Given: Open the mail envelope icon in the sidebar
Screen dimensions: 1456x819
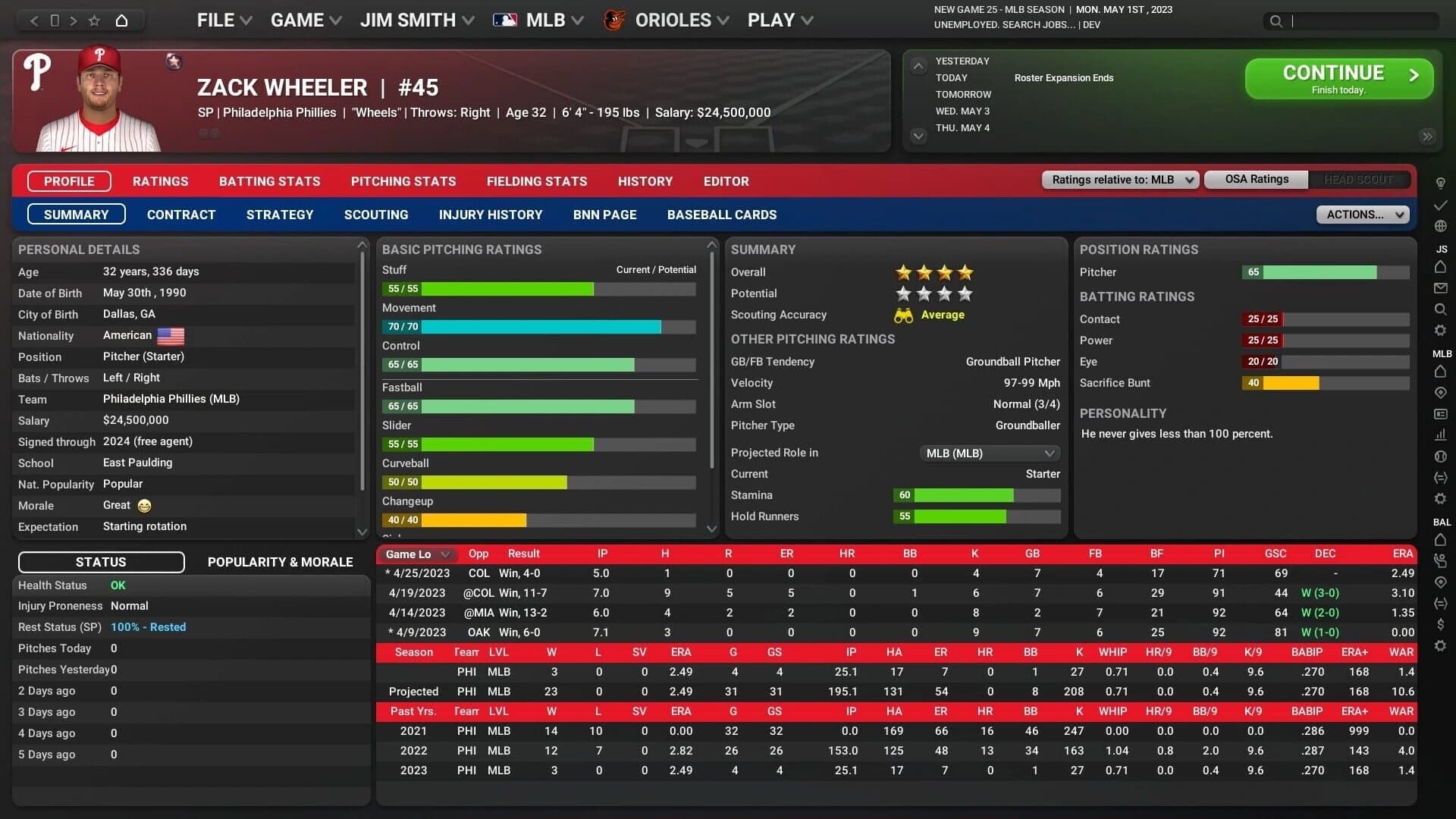Looking at the screenshot, I should (1441, 288).
